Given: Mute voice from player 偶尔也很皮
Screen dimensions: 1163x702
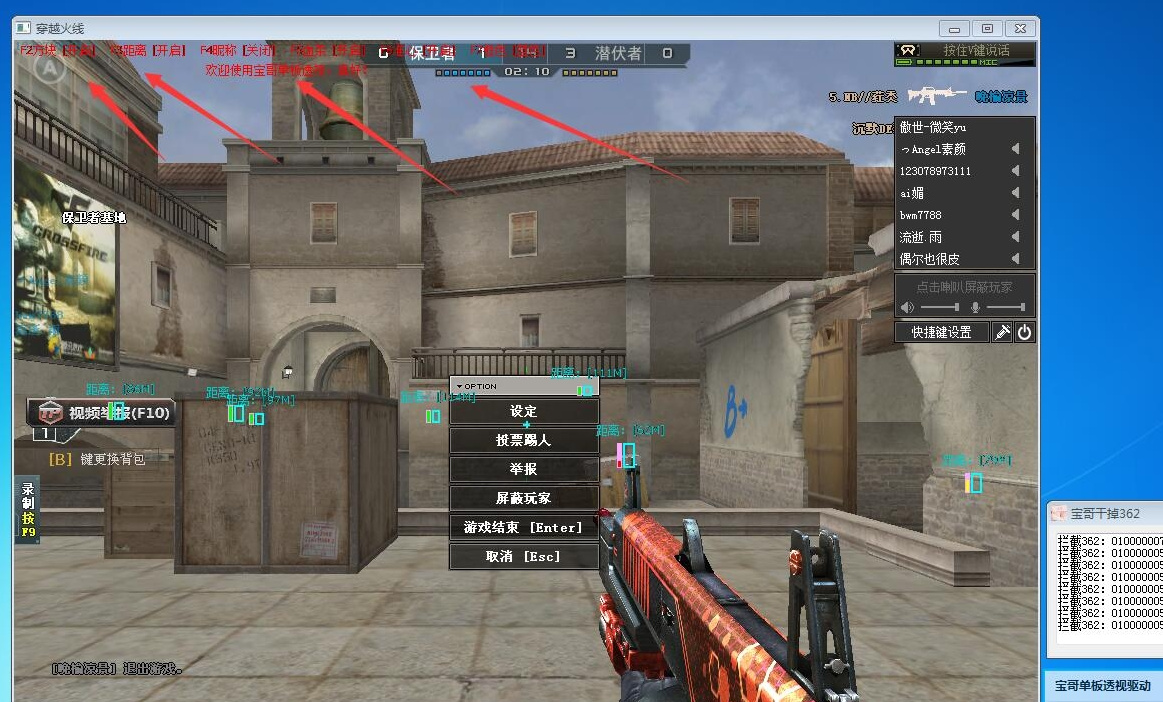Looking at the screenshot, I should point(1015,259).
